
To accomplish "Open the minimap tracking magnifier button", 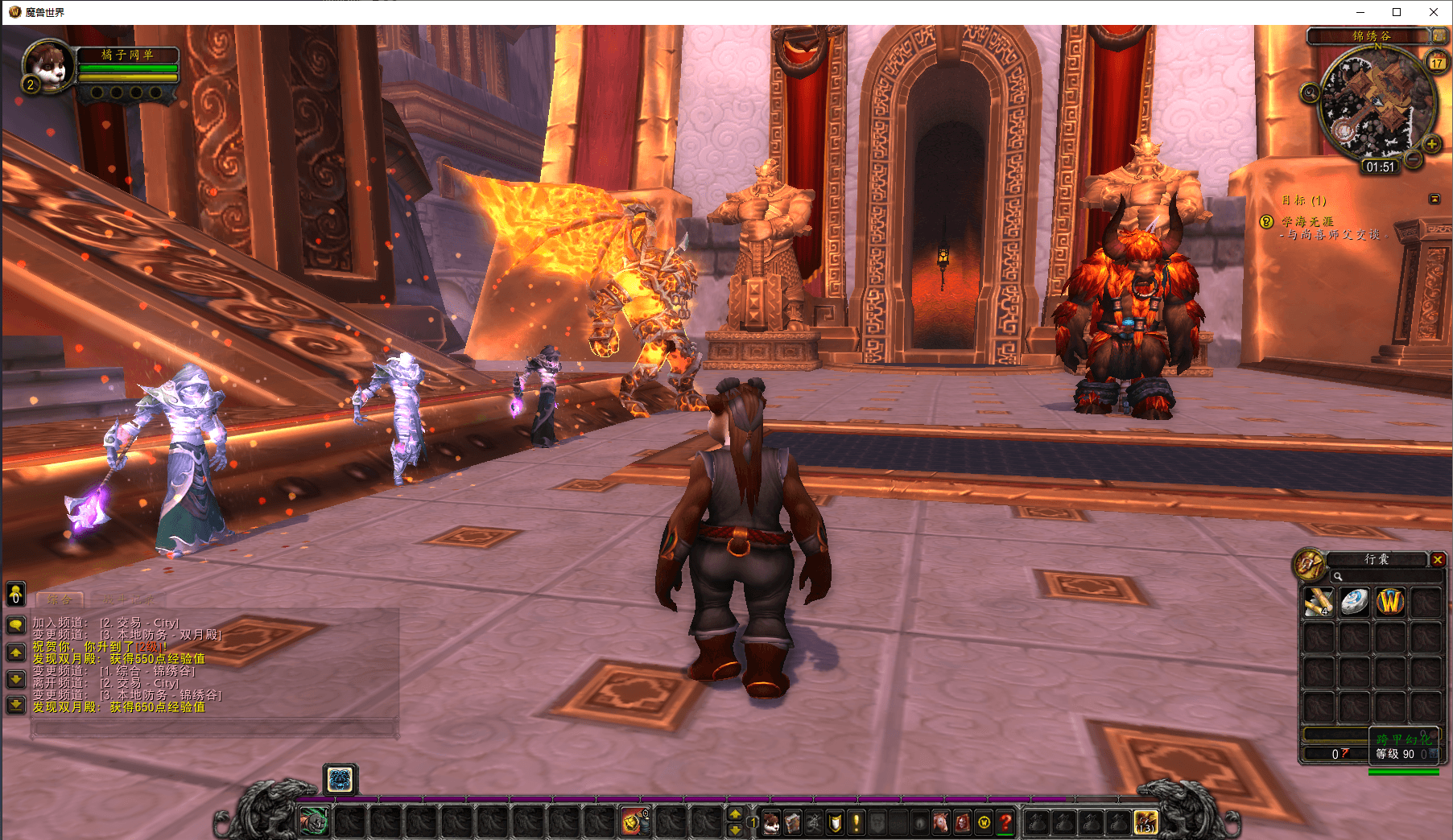I will point(1310,93).
